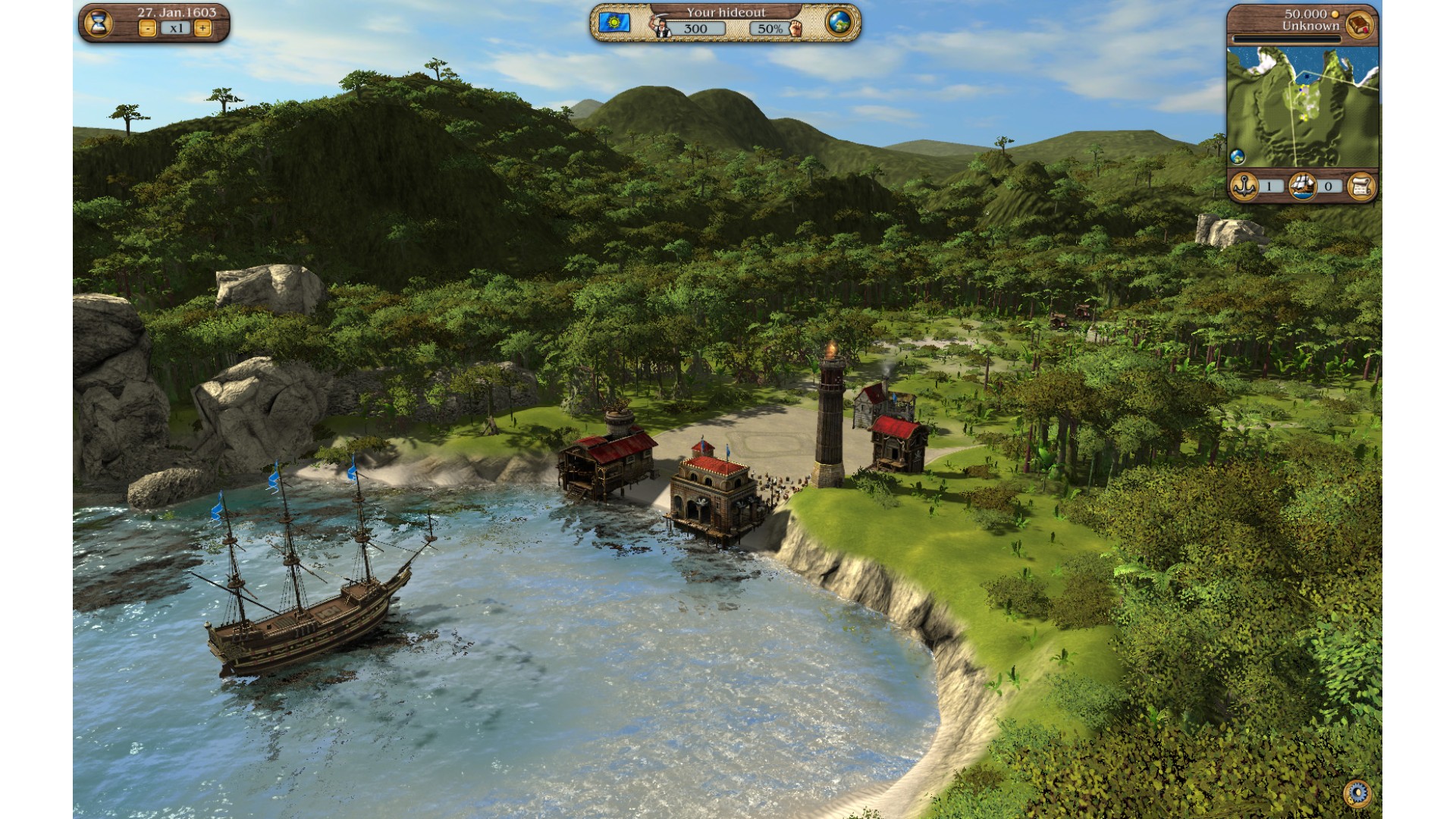This screenshot has width=1456, height=819.
Task: Open the world map via the globe button
Action: 839,23
